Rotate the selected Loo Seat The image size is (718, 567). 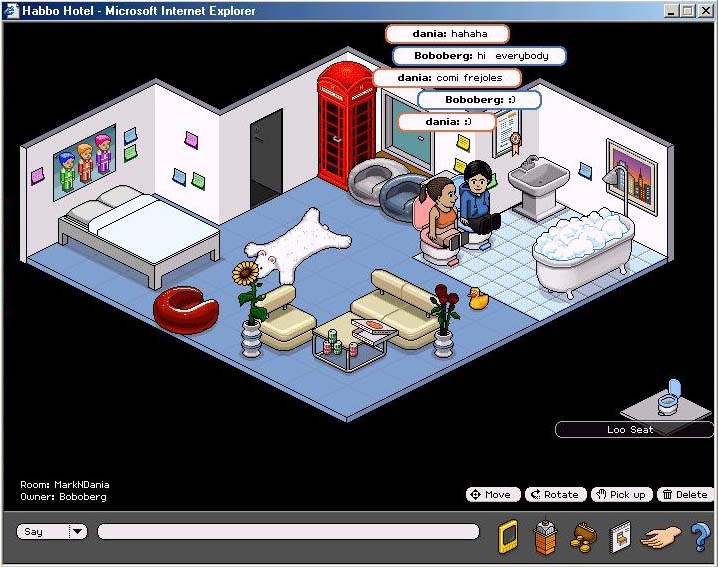click(x=554, y=494)
